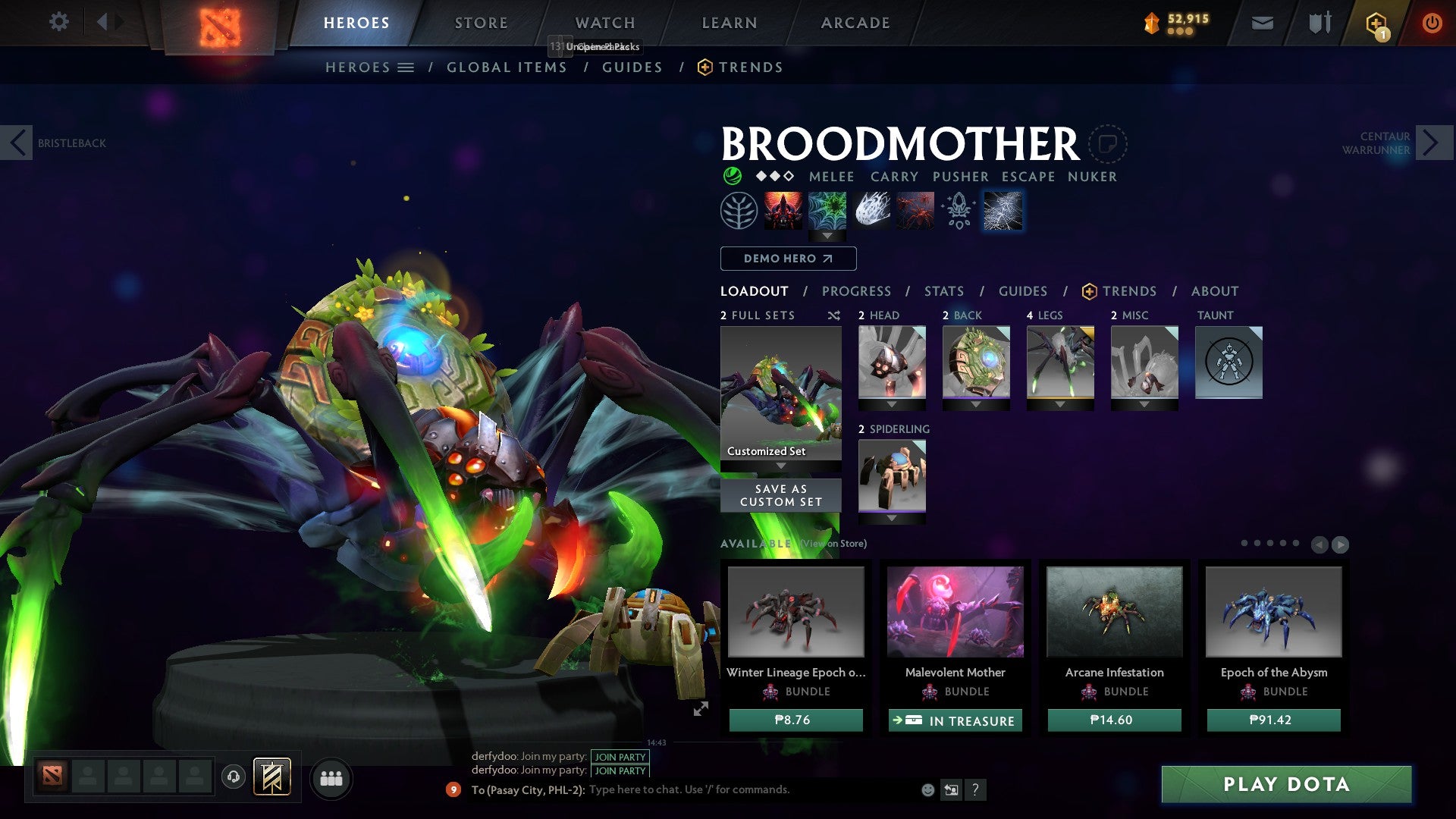The width and height of the screenshot is (1456, 819).
Task: Open the mail/notifications envelope icon
Action: 1262,23
